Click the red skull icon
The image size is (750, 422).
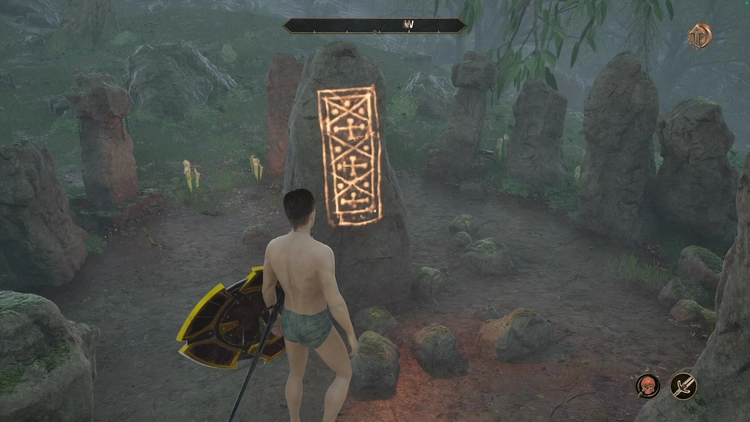click(x=648, y=386)
